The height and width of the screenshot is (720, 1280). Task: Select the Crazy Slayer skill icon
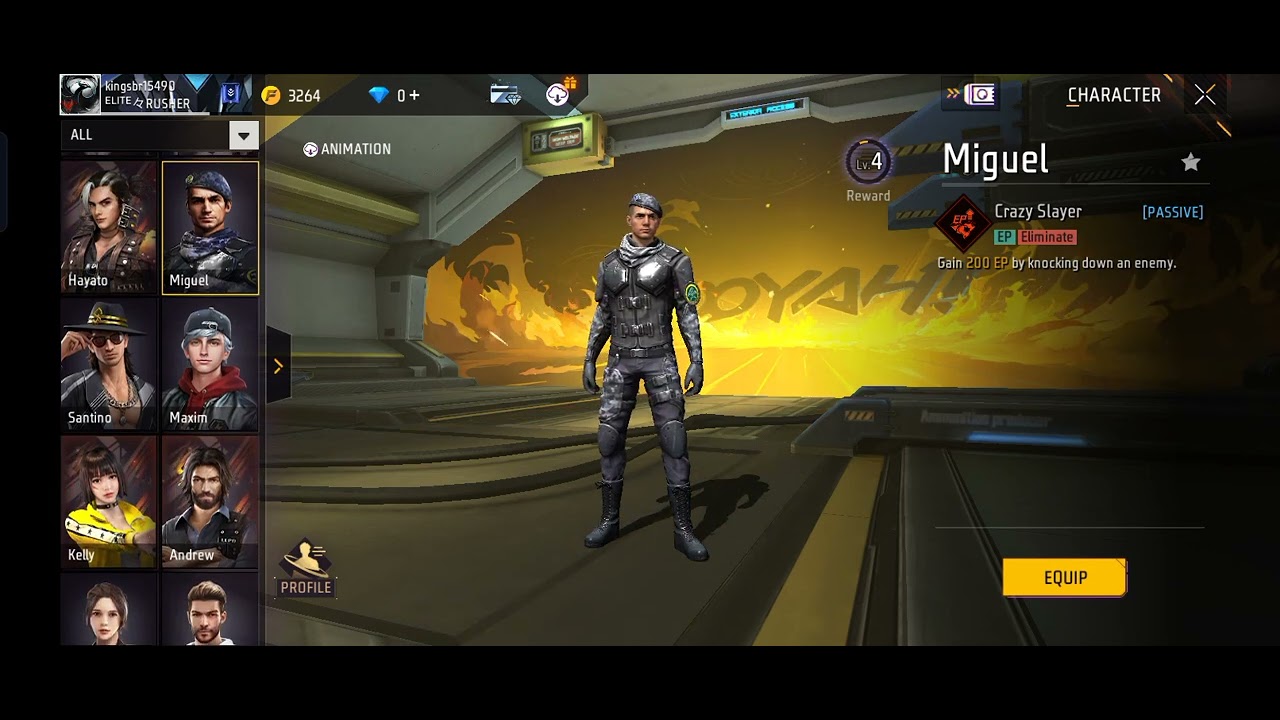[x=963, y=224]
